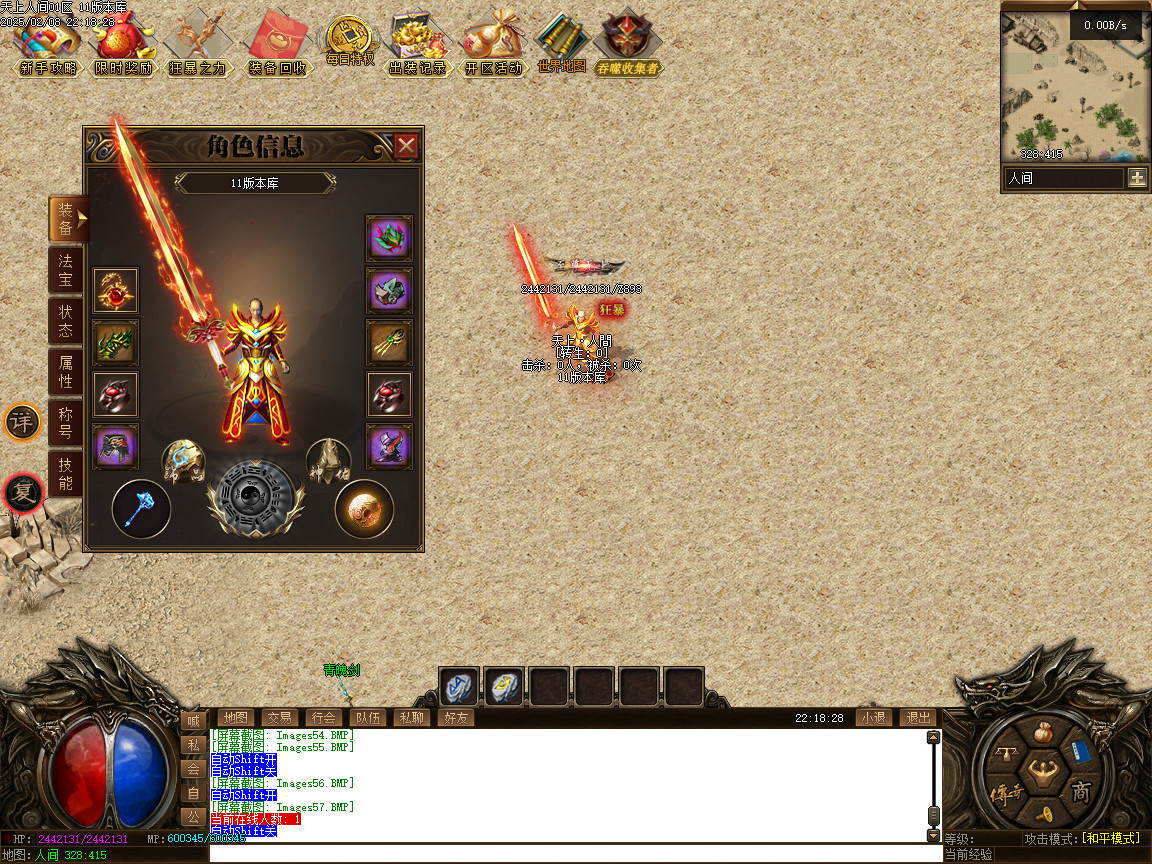The width and height of the screenshot is (1152, 864).
Task: Claim 每日特权 daily privilege coin
Action: (349, 42)
